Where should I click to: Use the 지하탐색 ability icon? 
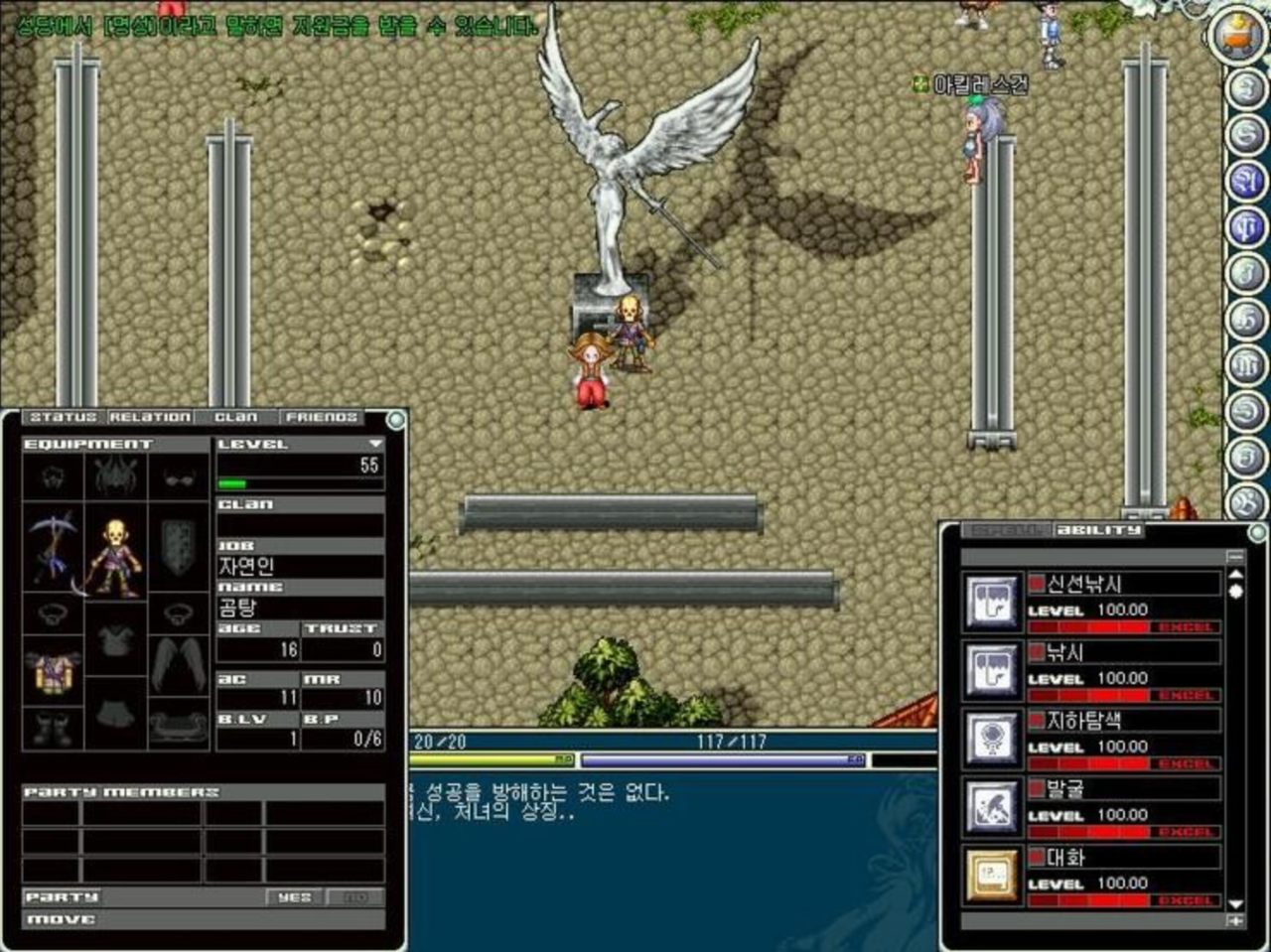pos(992,739)
